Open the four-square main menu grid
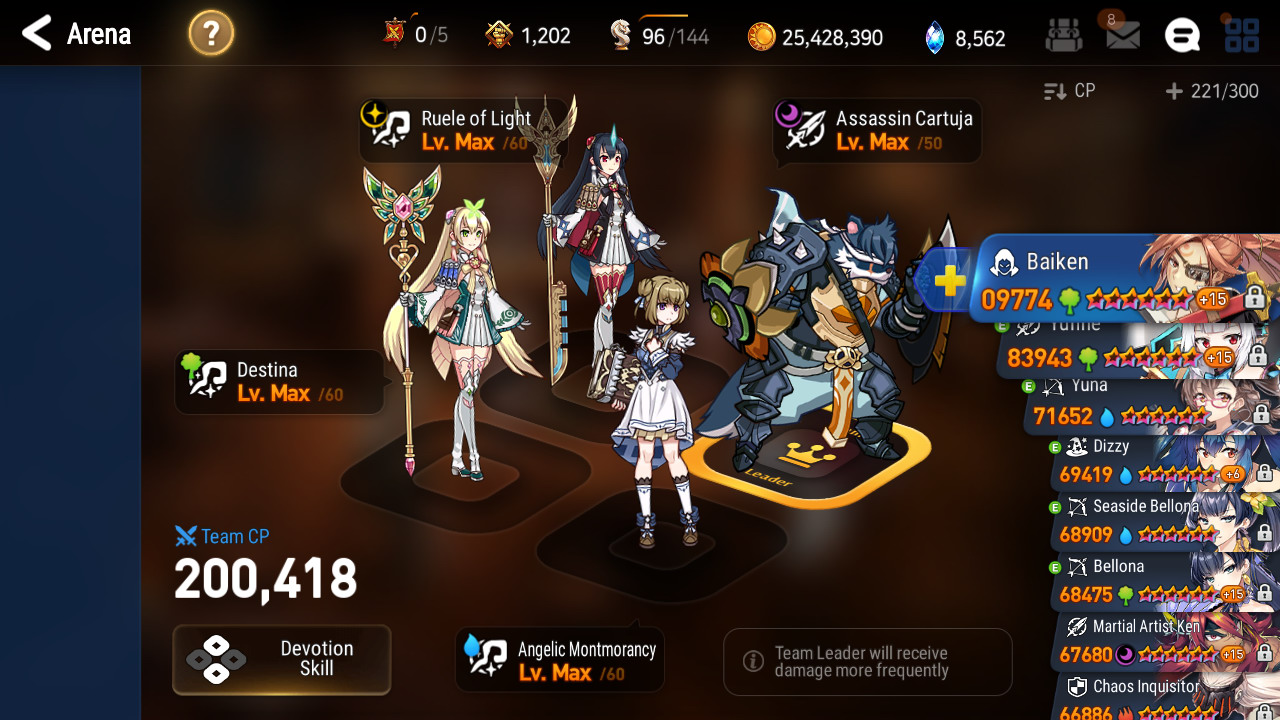 tap(1242, 36)
